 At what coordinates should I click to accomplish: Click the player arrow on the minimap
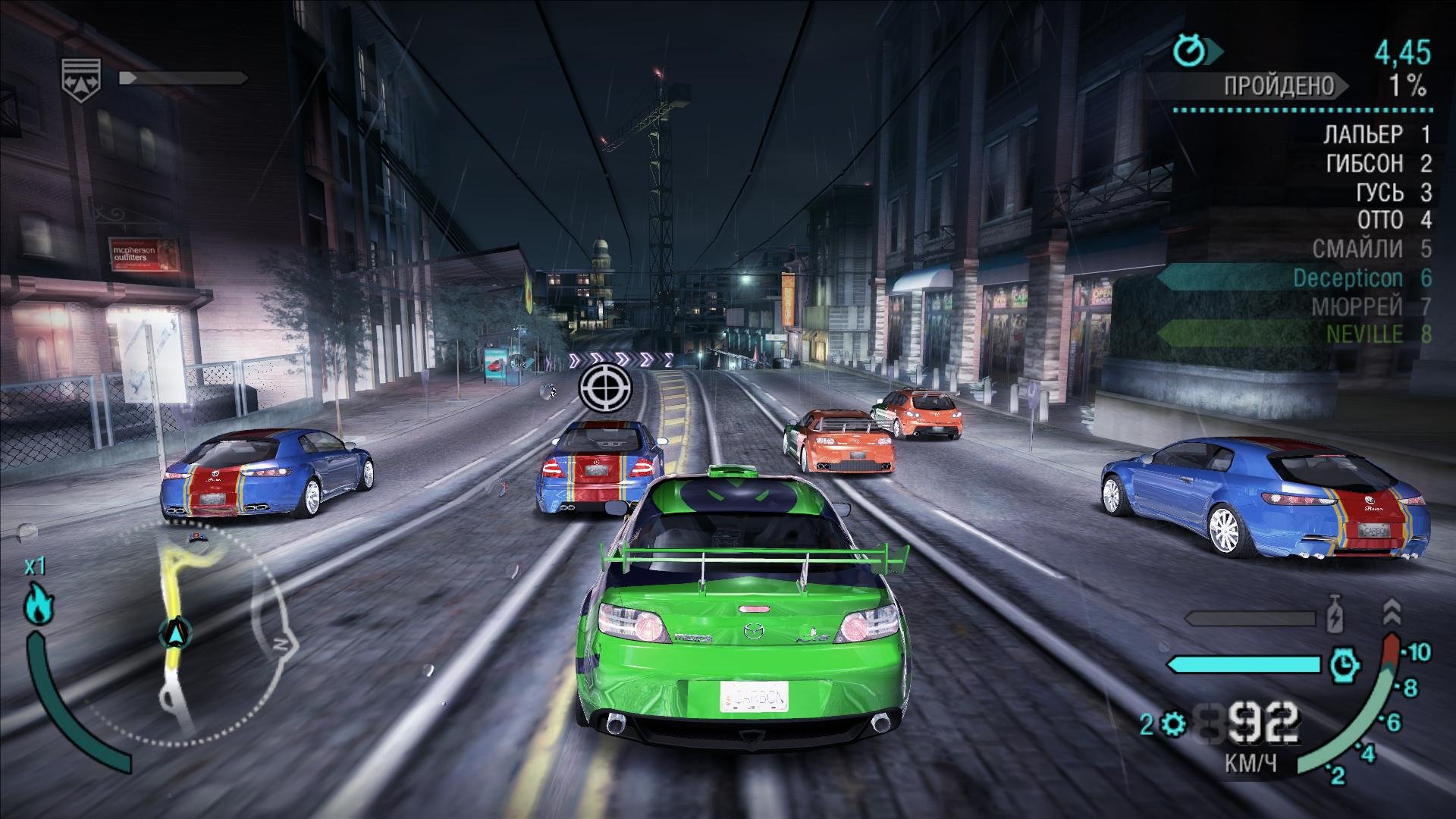(177, 631)
